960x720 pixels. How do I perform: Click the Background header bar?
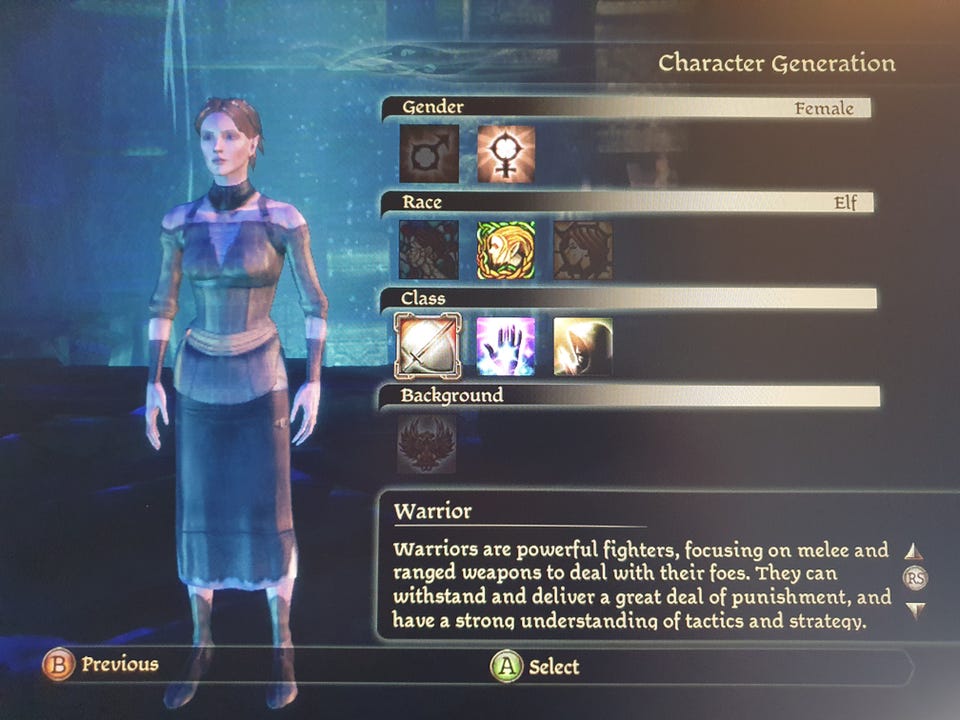coord(630,396)
